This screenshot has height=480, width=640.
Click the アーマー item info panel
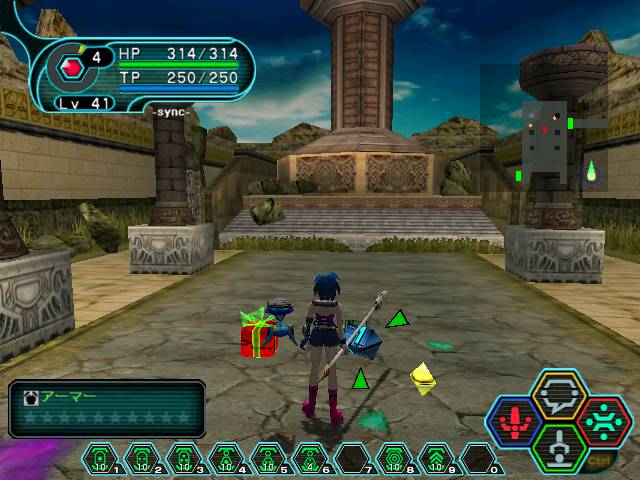(107, 408)
